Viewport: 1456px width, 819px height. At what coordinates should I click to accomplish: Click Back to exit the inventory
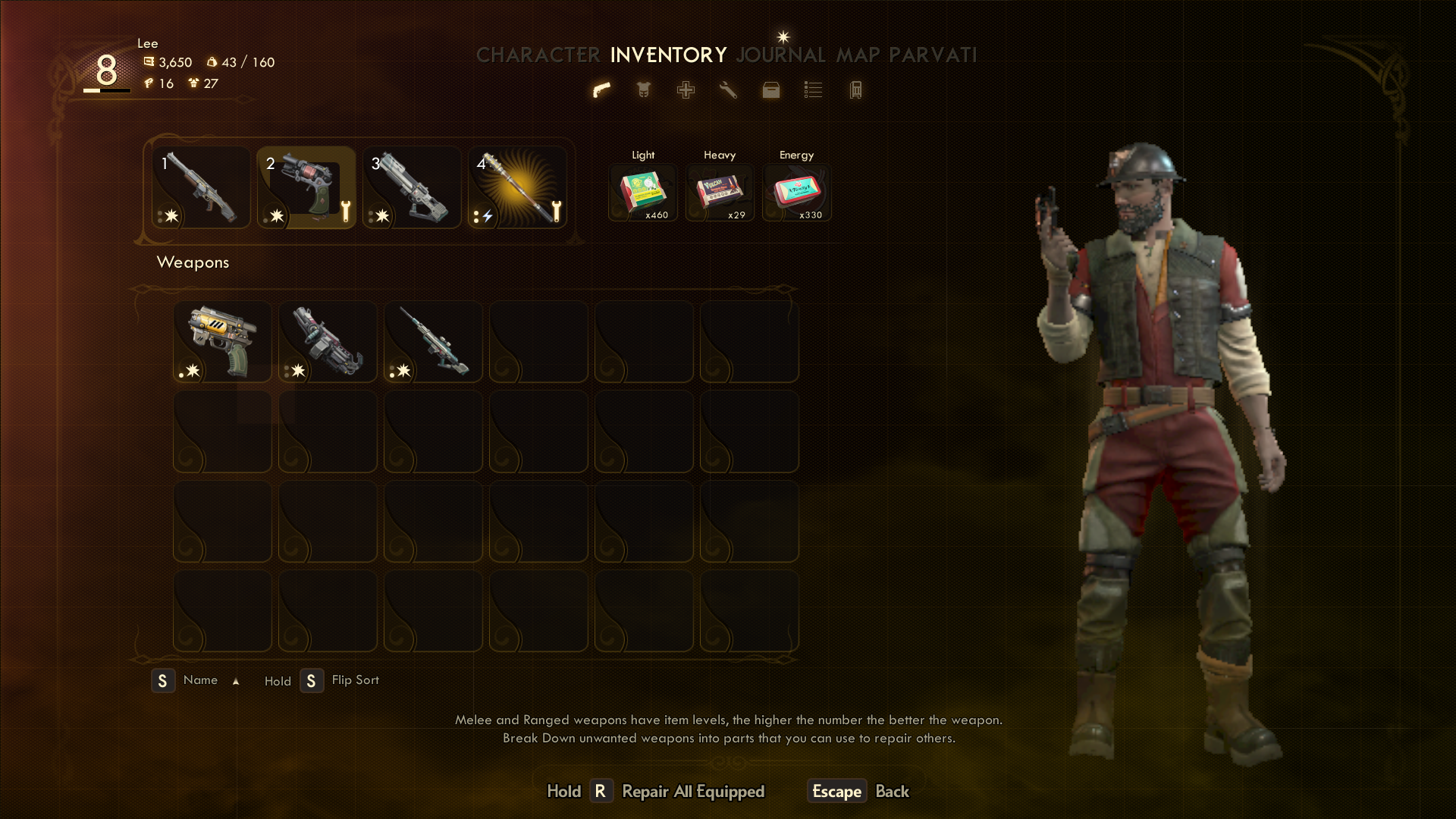pyautogui.click(x=892, y=791)
